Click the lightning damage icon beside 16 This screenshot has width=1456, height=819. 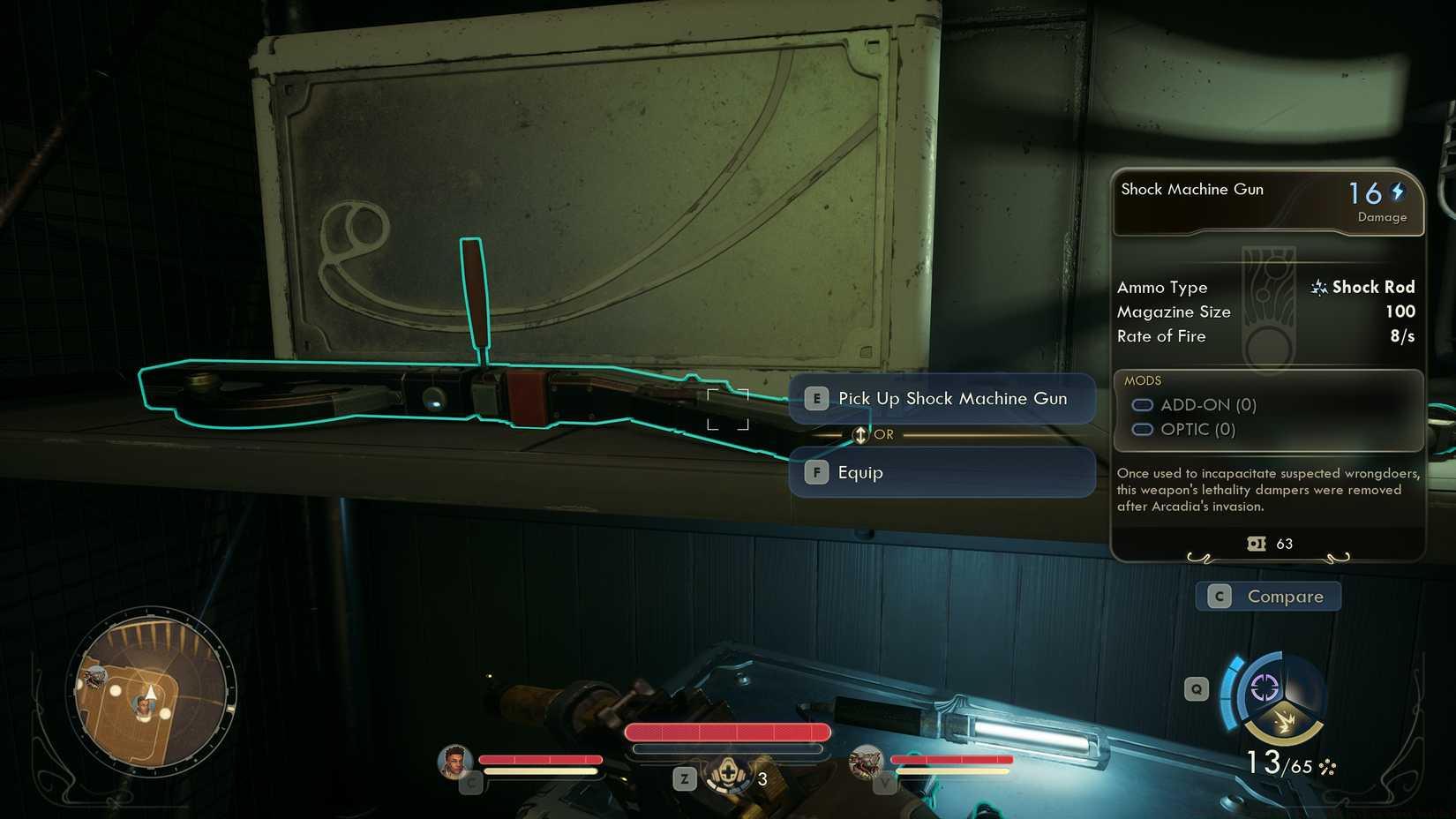[x=1399, y=191]
